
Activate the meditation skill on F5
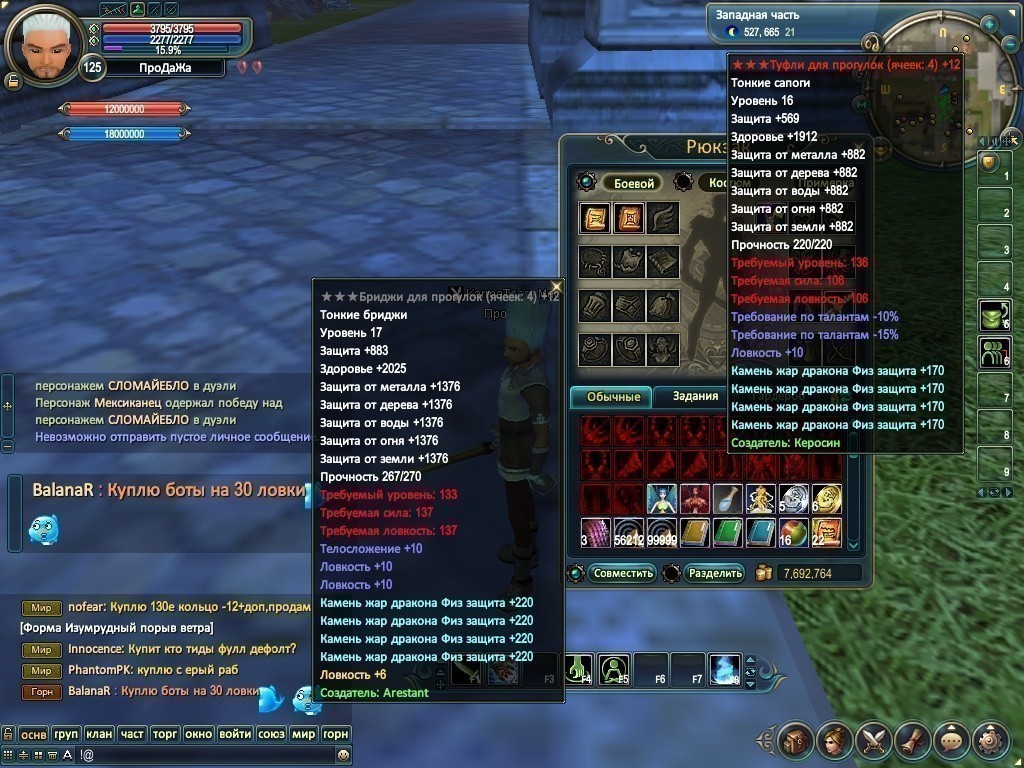pyautogui.click(x=614, y=668)
